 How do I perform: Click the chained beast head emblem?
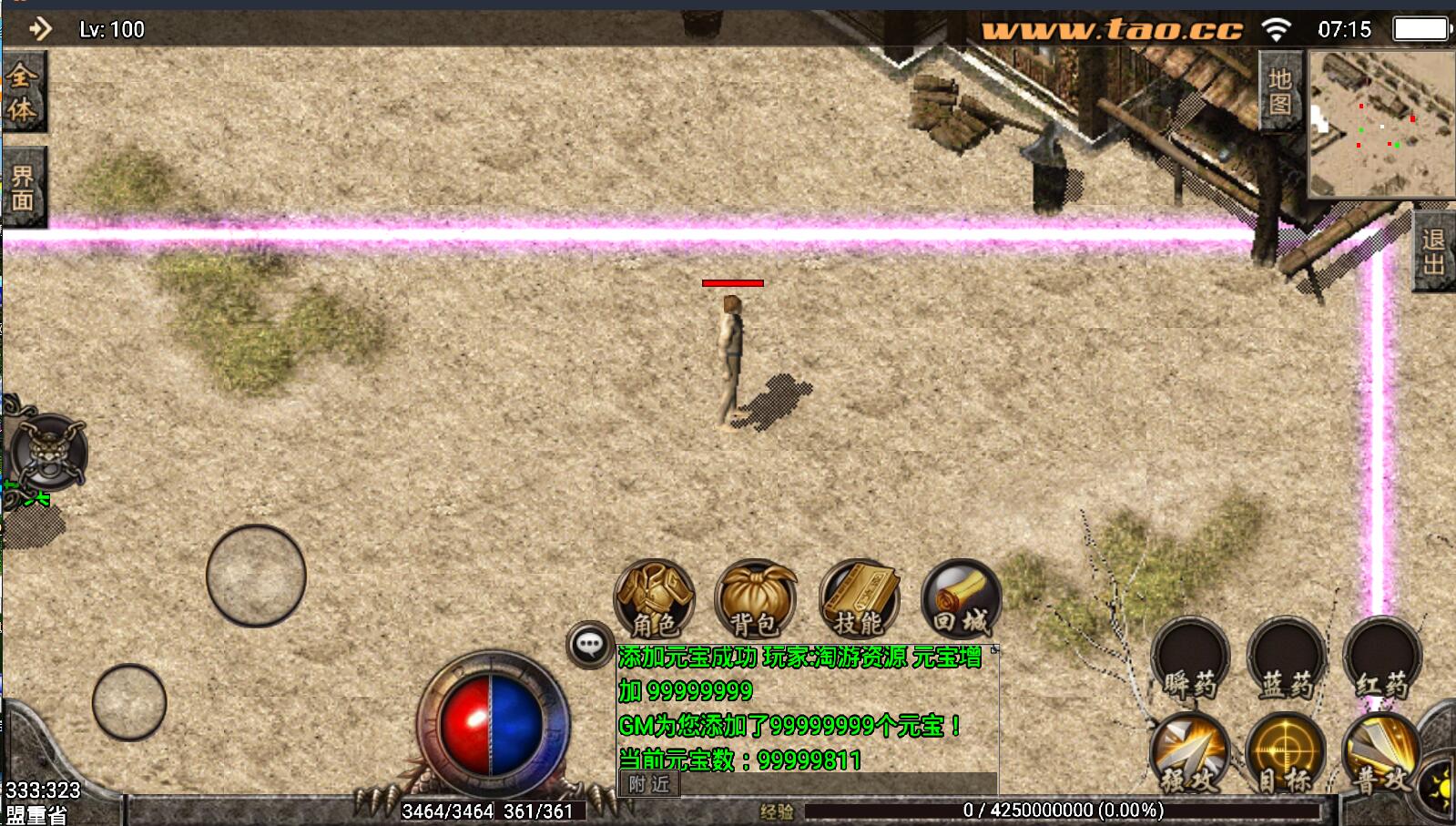click(47, 452)
